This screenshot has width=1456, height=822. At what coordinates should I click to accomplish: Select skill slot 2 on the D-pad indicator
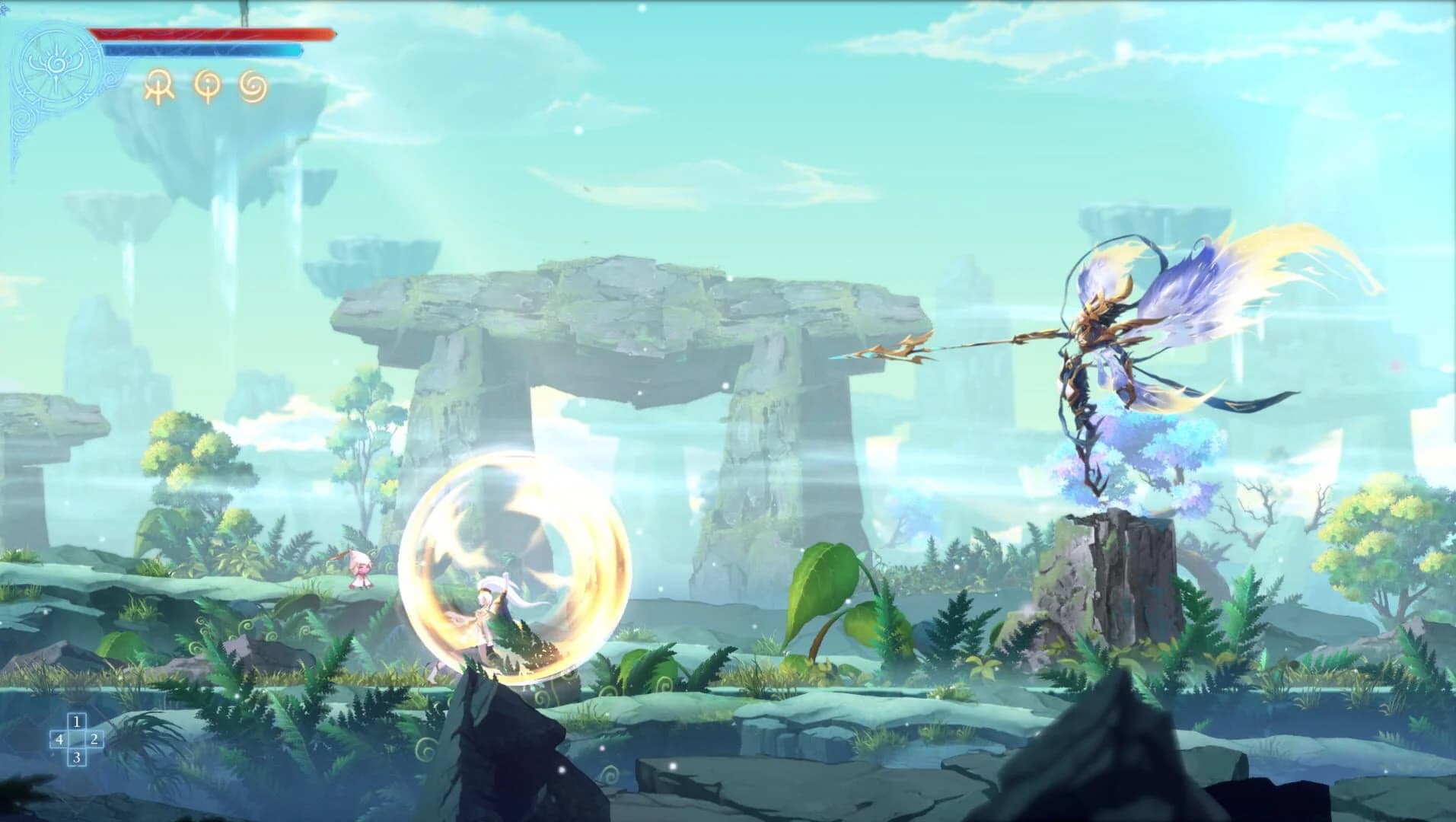coord(93,740)
